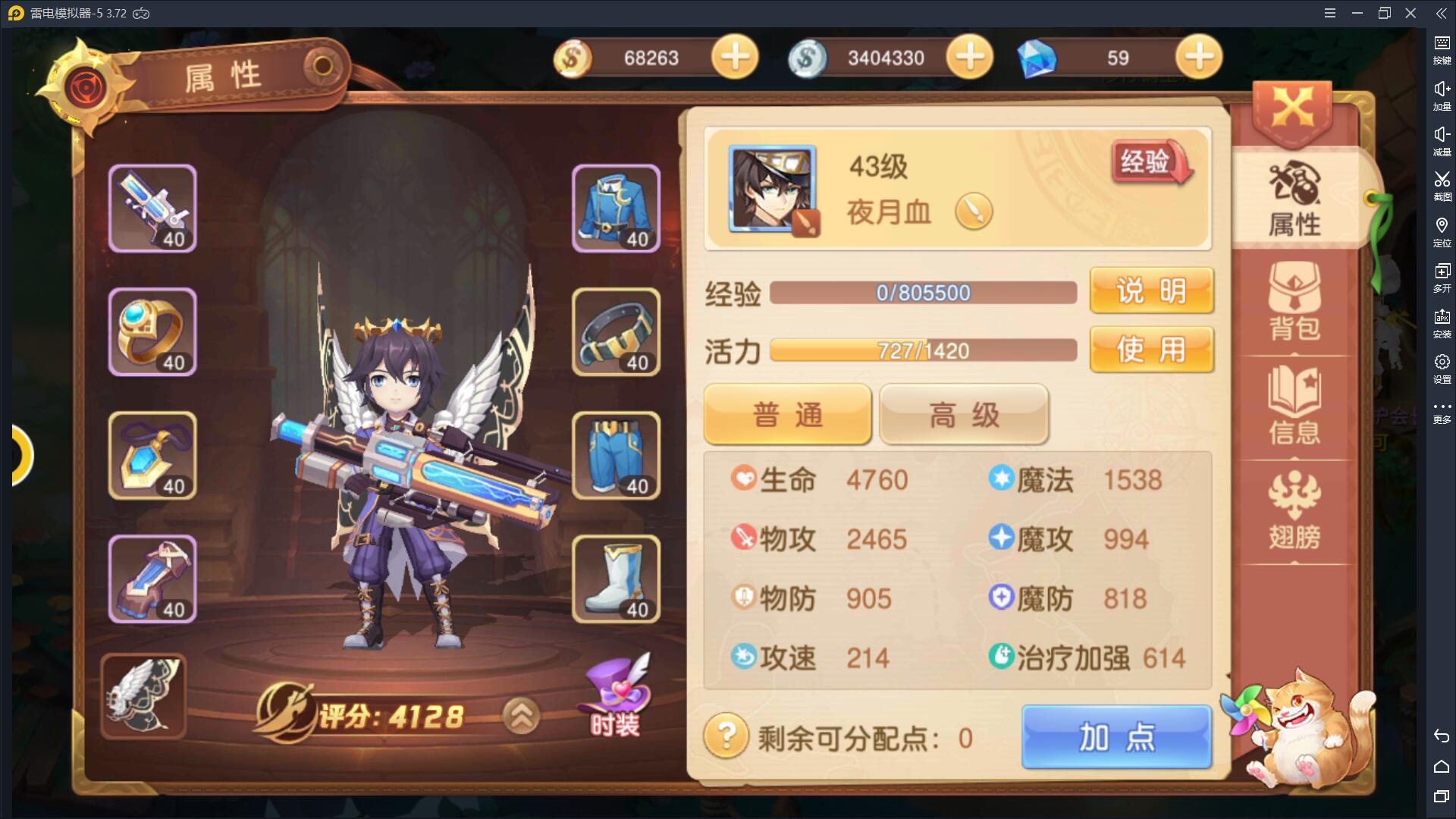Select the 高级 advanced stats tab
Screen dimensions: 1456x819
tap(964, 415)
